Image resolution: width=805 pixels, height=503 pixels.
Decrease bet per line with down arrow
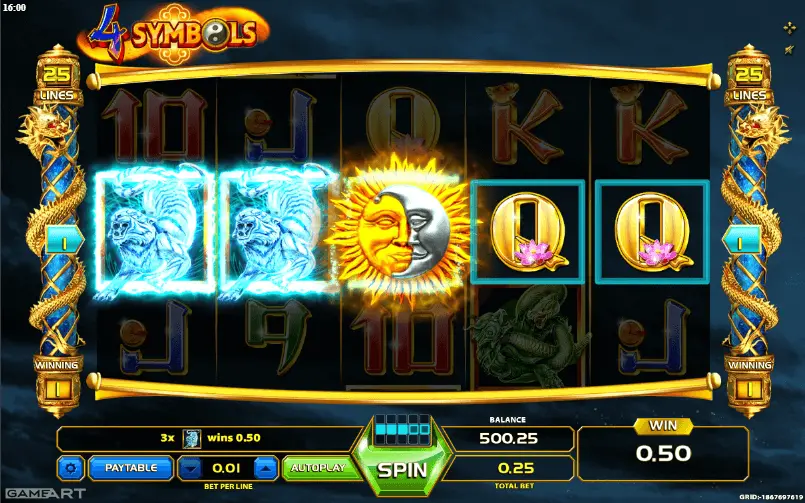[x=190, y=467]
